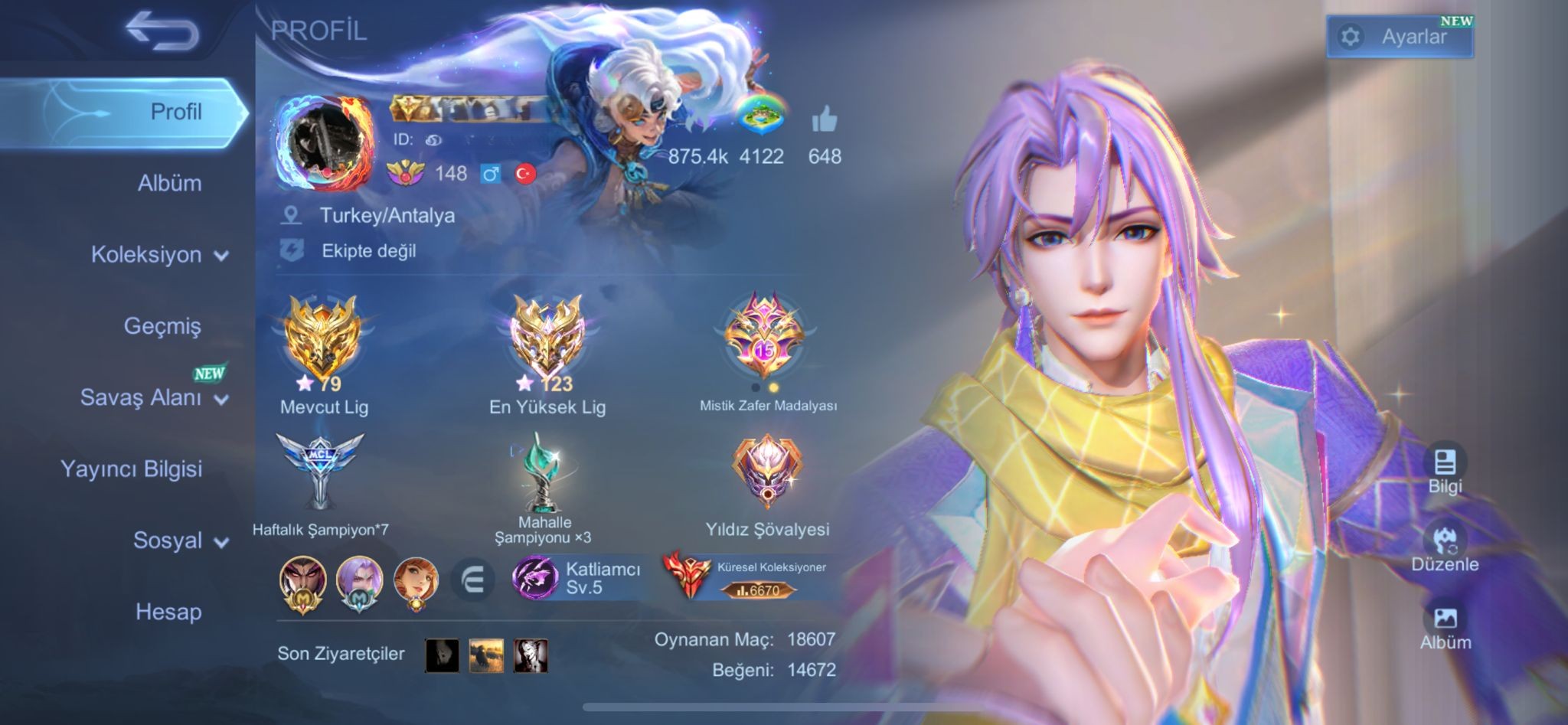
Task: Open the Bilgi button
Action: pyautogui.click(x=1445, y=469)
